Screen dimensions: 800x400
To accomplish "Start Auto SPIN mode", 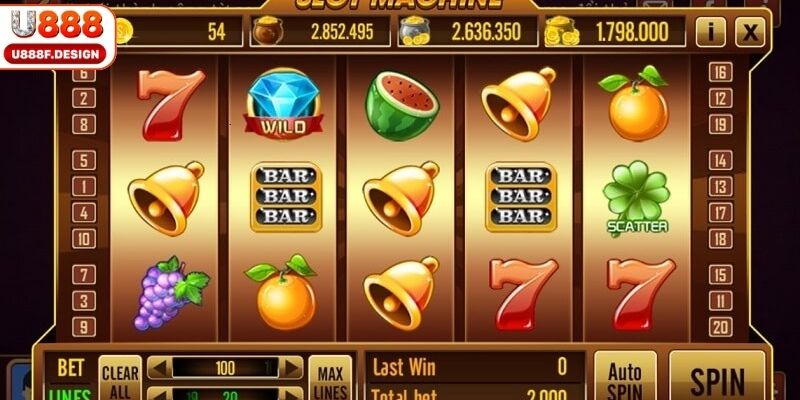I will (625, 378).
